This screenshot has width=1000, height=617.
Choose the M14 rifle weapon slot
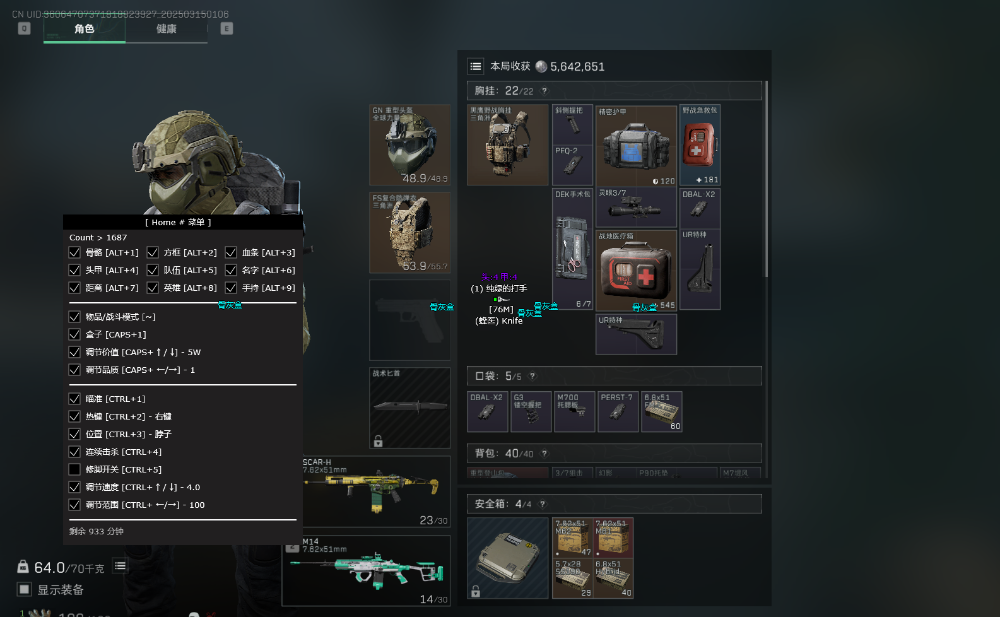365,571
